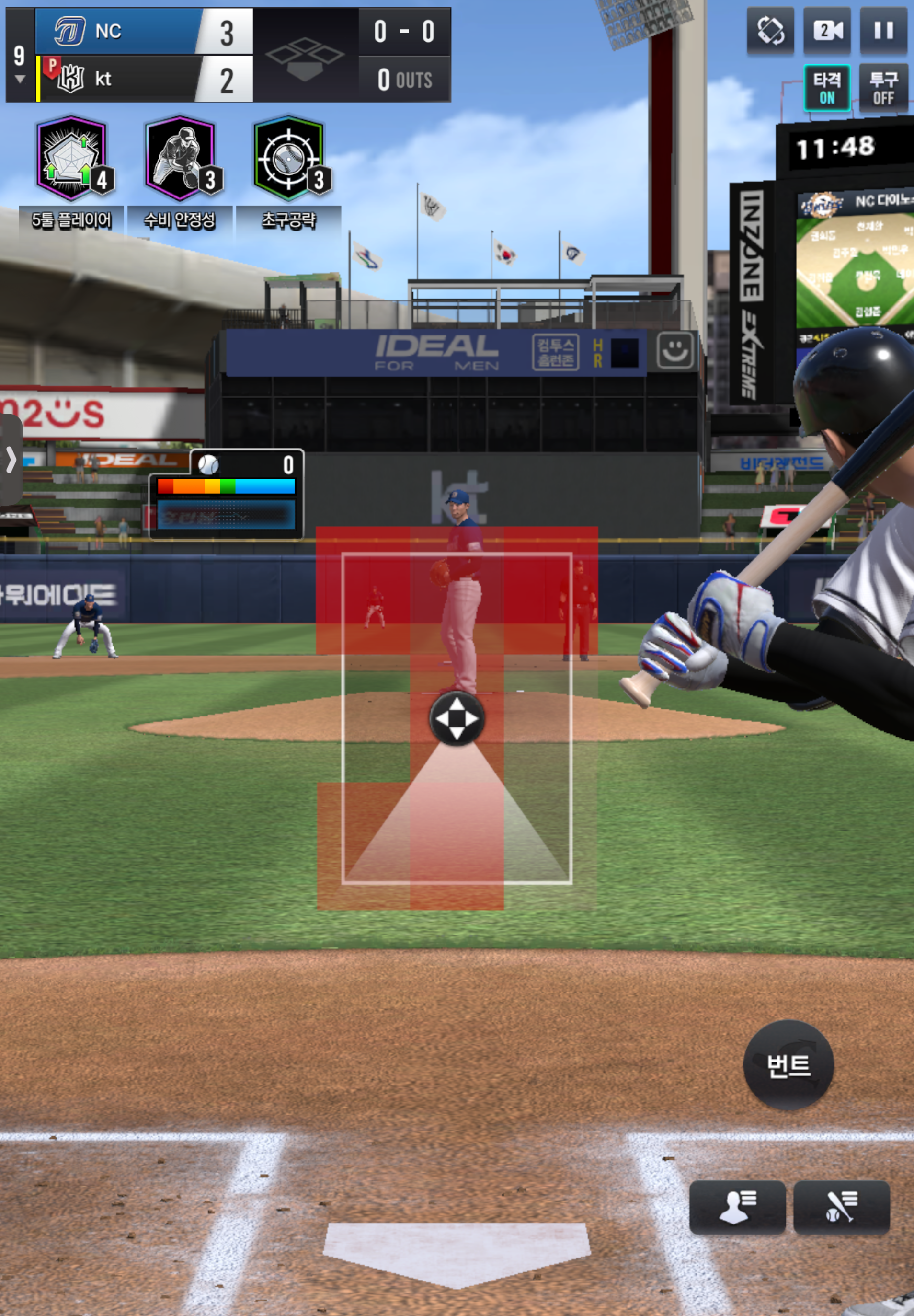Click the batting aim cursor
This screenshot has height=1316, width=914.
click(x=457, y=718)
